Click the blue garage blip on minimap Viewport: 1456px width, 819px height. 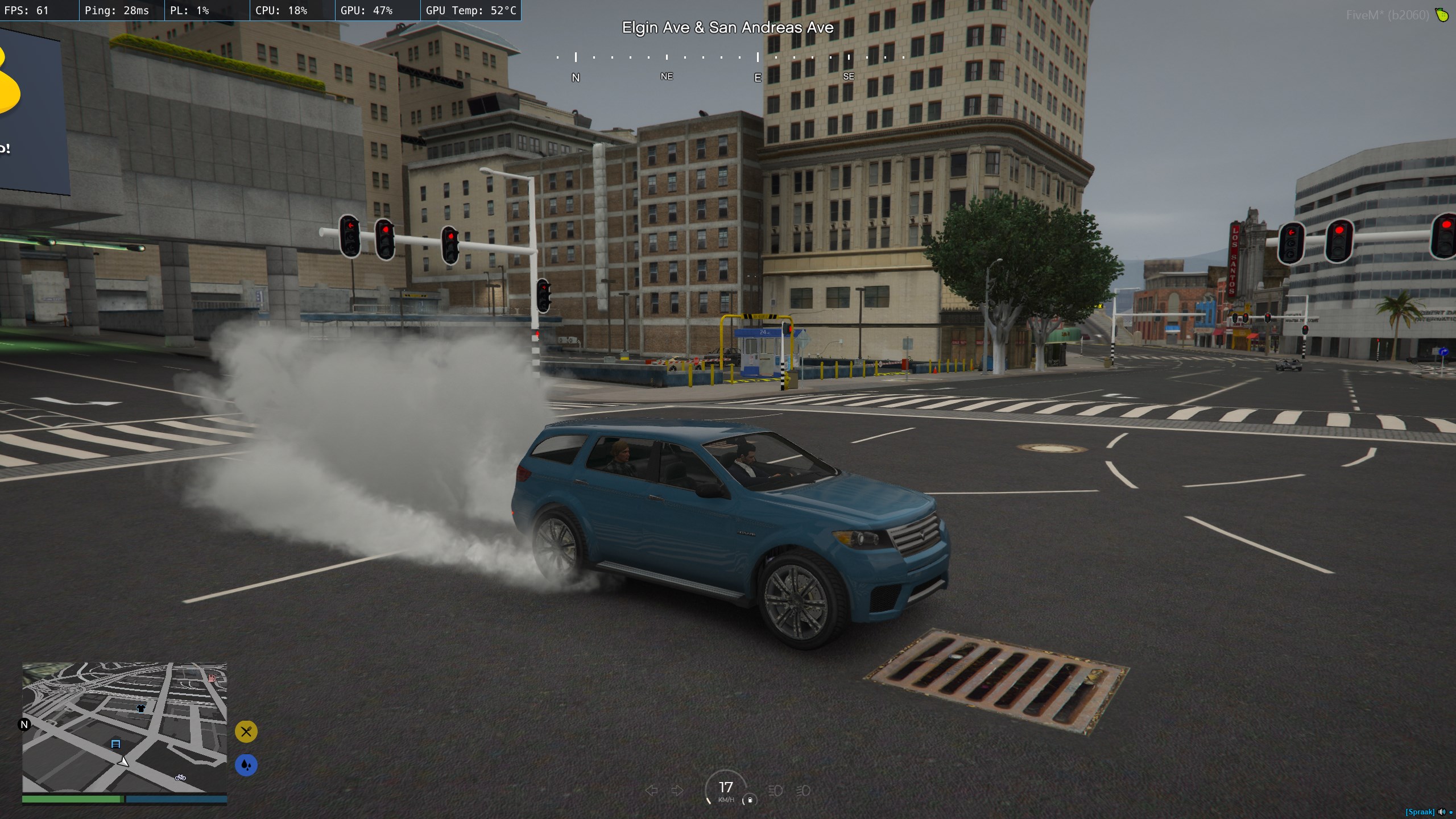coord(115,744)
